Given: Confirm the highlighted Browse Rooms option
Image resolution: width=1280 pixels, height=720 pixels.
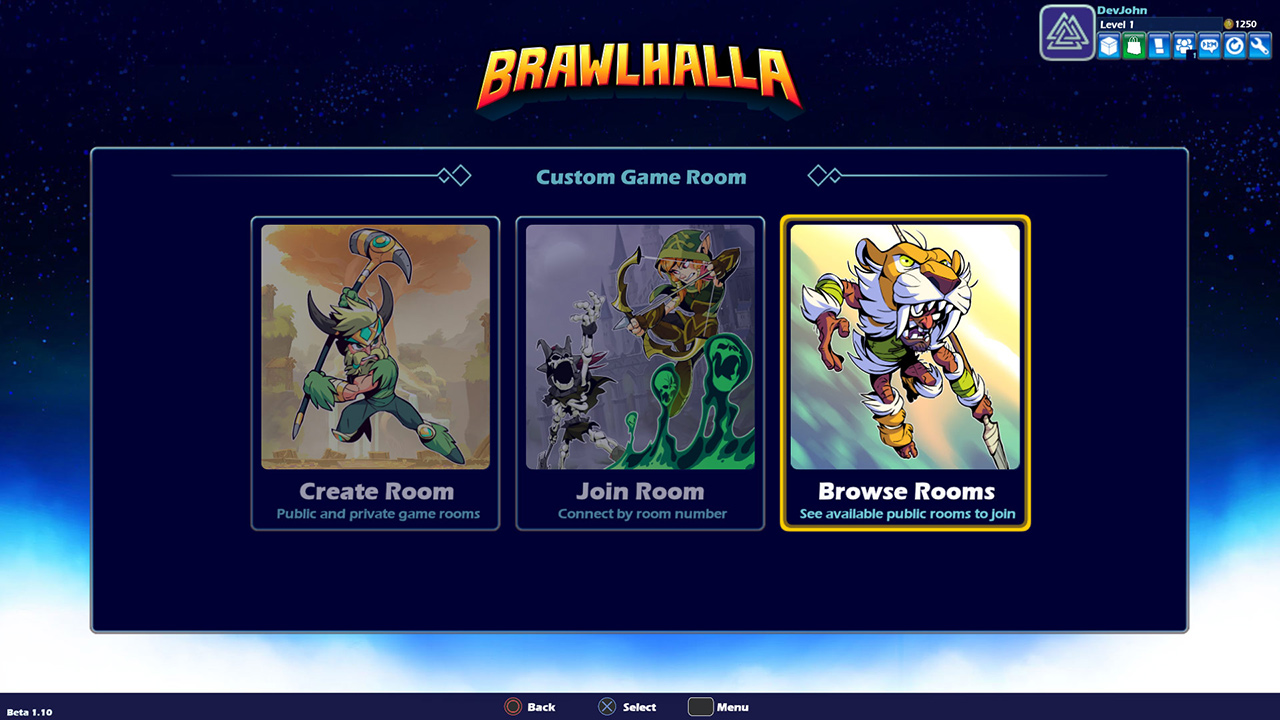Looking at the screenshot, I should (x=904, y=374).
